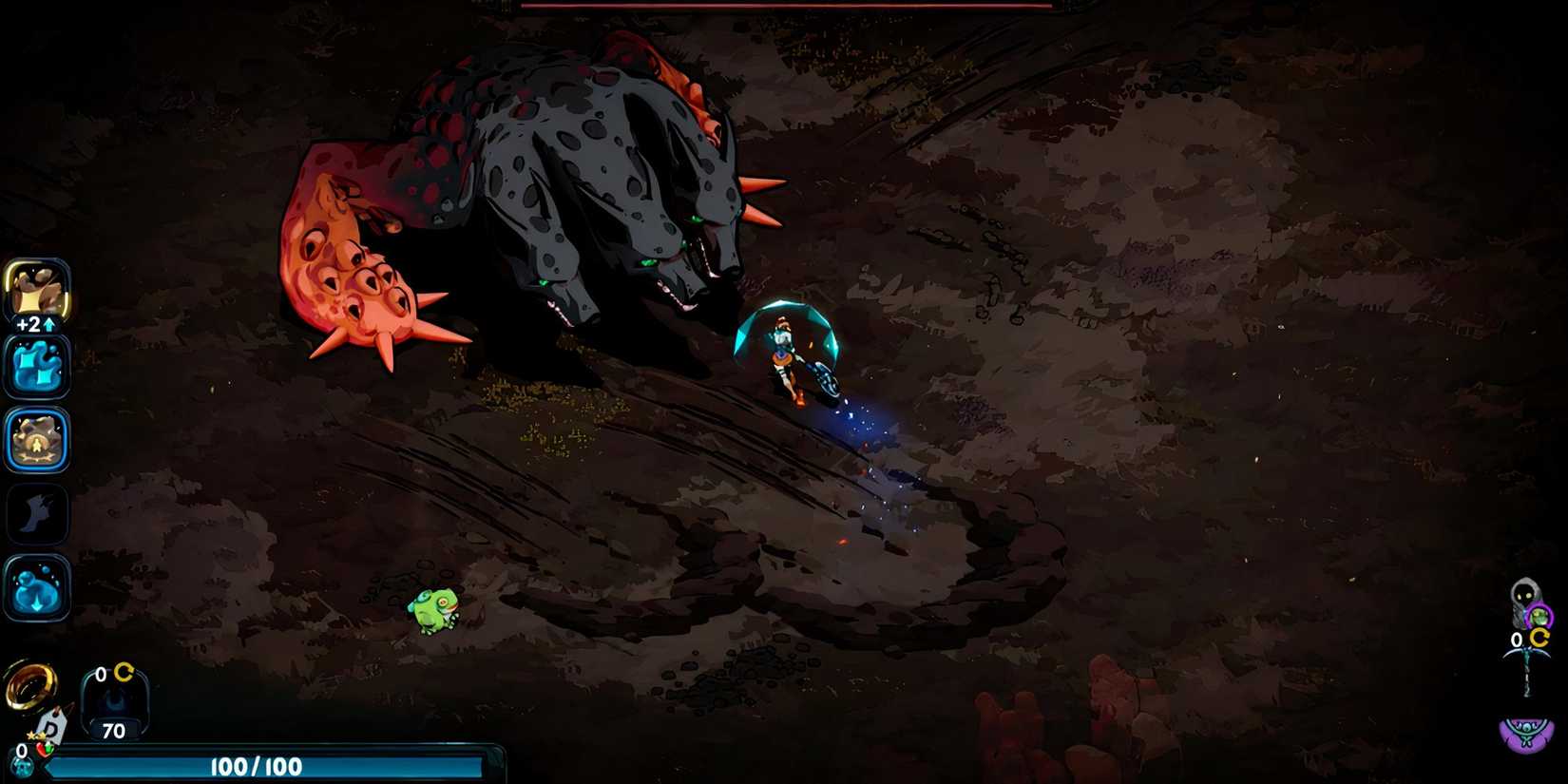The image size is (1568, 784).
Task: Trigger the blue potion drop ability
Action: click(37, 586)
